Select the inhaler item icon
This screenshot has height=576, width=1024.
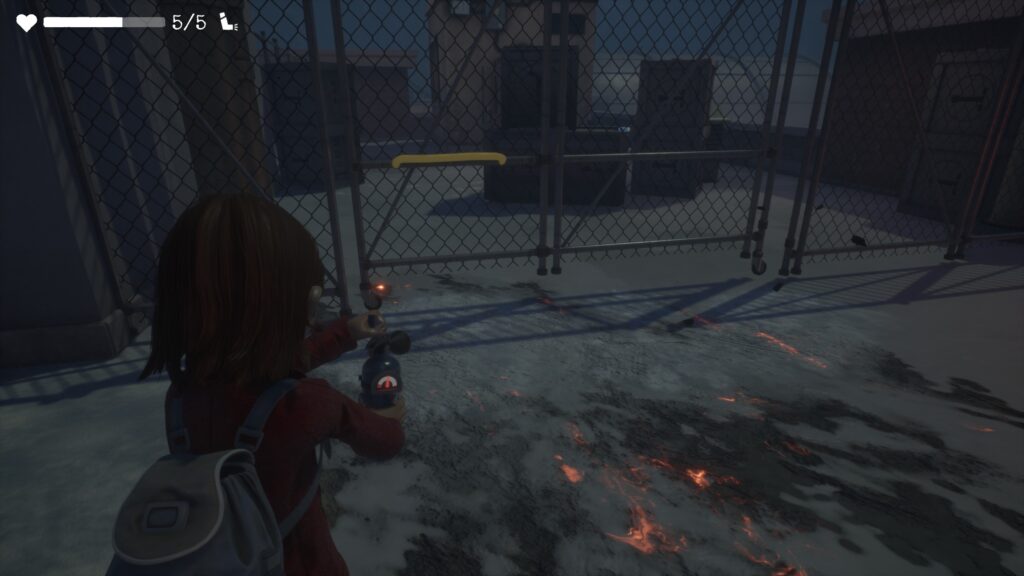[x=229, y=22]
